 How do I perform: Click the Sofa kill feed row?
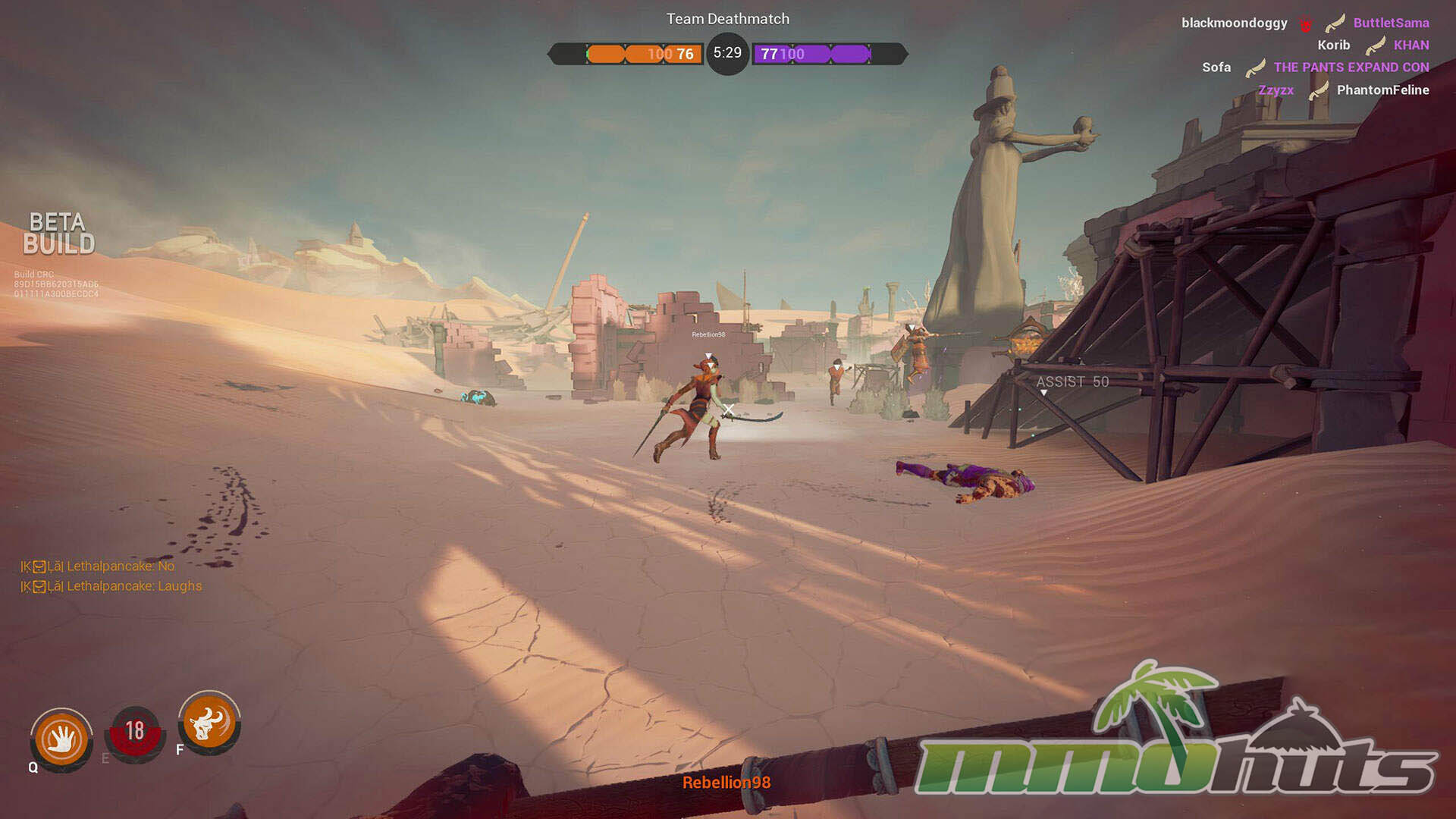coord(1315,67)
